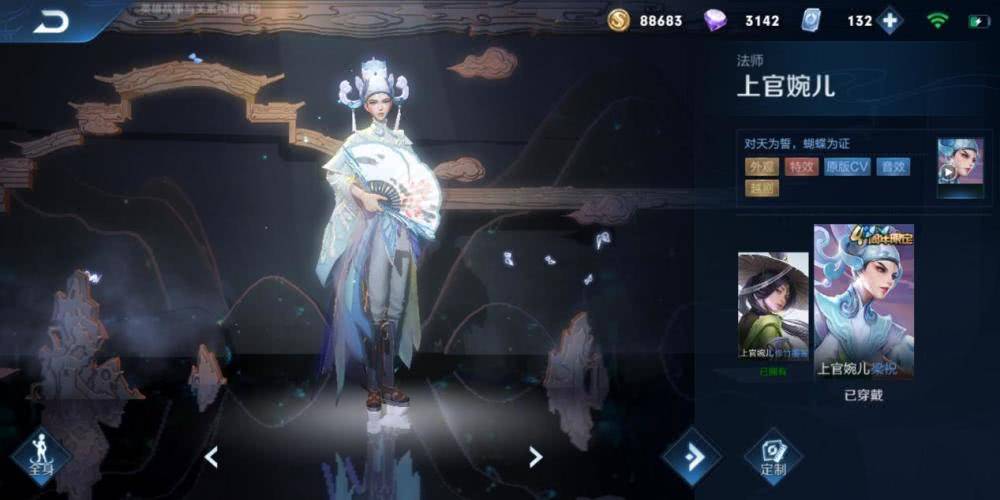Open the gold coin balance
This screenshot has width=1000, height=500.
click(646, 21)
